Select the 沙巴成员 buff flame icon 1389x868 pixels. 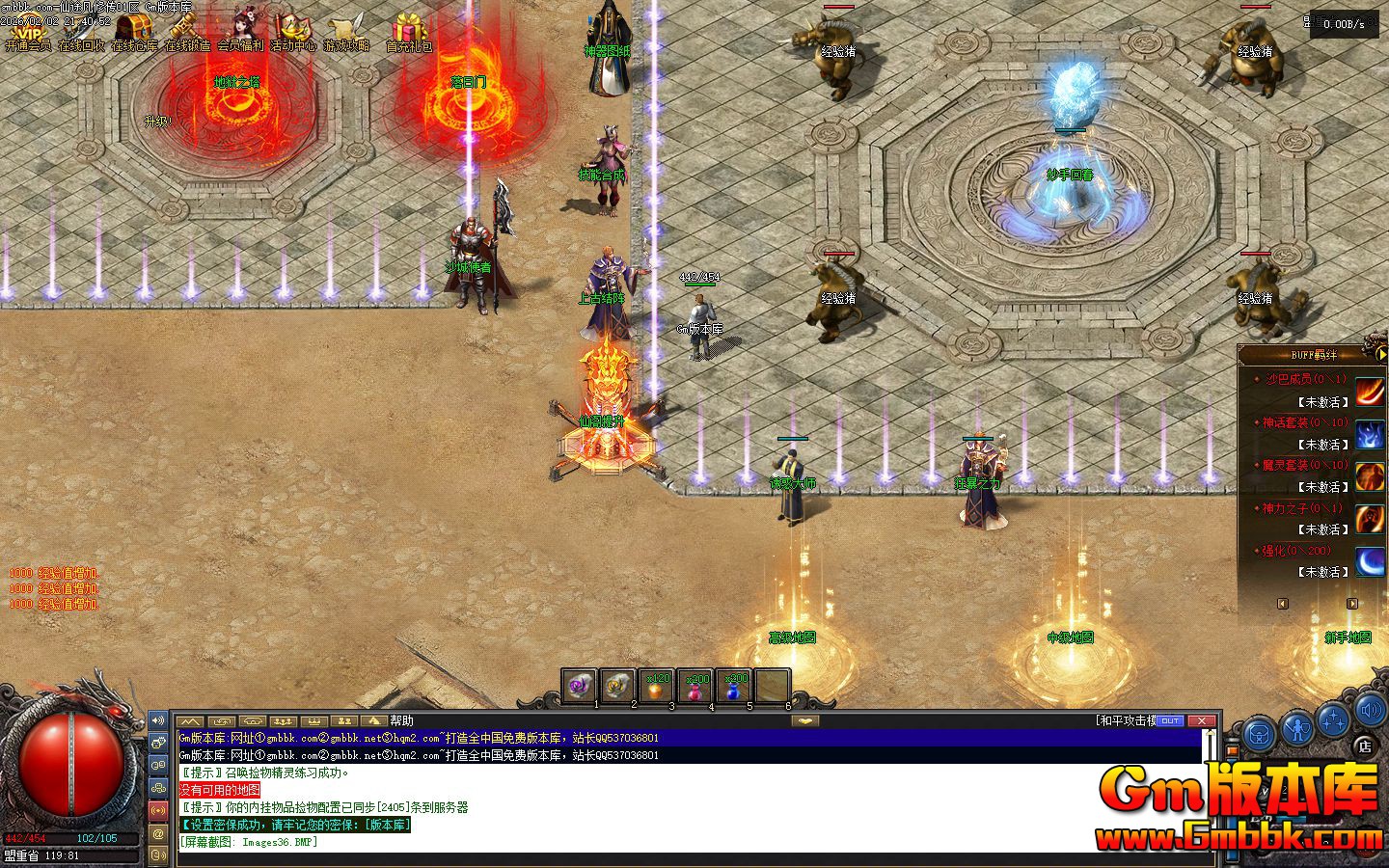tap(1370, 391)
